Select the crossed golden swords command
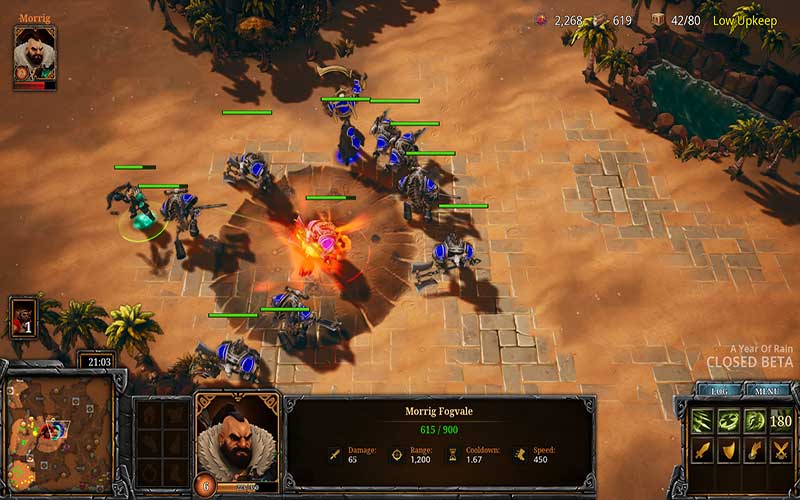This screenshot has height=500, width=800. coord(779,452)
